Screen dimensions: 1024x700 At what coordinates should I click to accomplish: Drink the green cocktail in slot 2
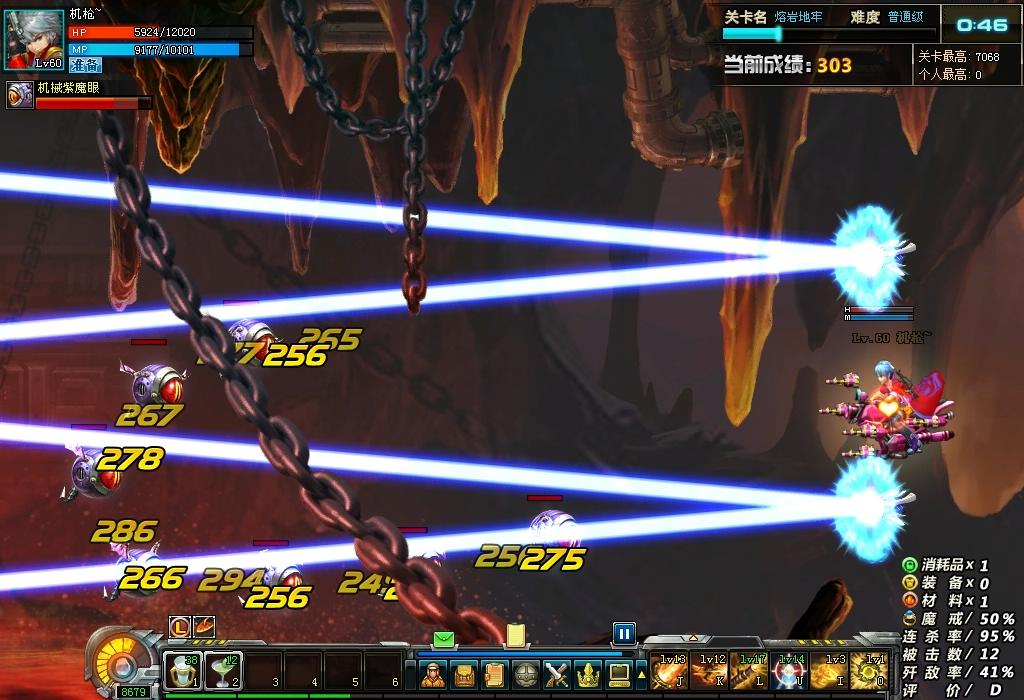(x=223, y=670)
